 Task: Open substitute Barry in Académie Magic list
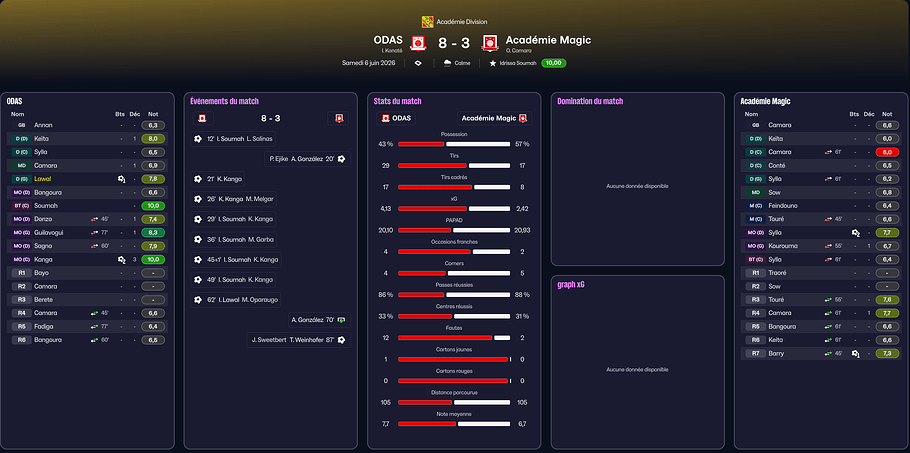coord(777,353)
